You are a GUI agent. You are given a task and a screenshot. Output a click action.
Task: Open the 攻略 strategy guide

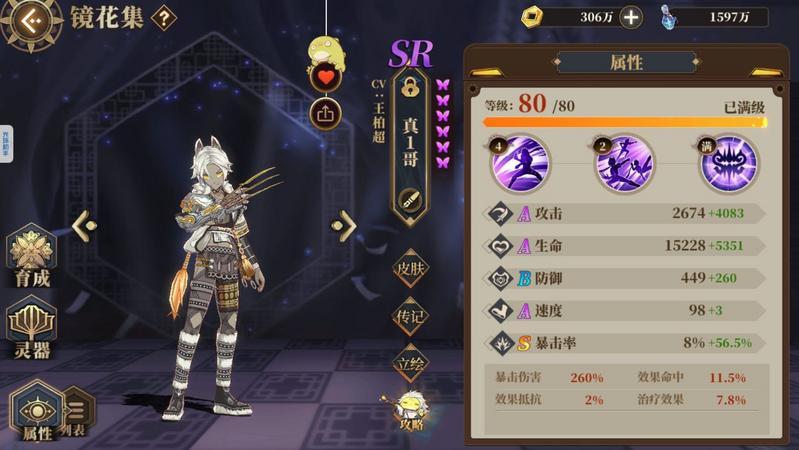click(x=410, y=410)
